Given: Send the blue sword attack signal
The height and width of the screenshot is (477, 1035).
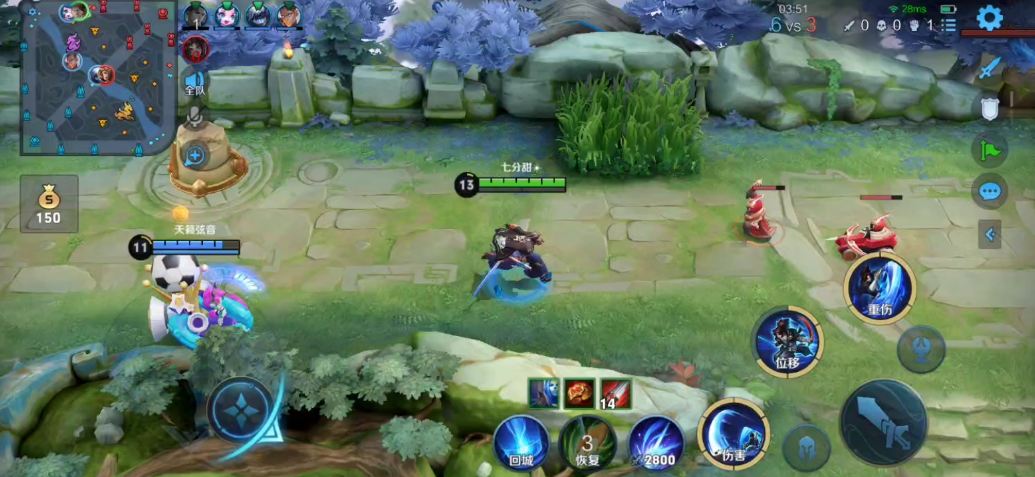Looking at the screenshot, I should point(989,68).
